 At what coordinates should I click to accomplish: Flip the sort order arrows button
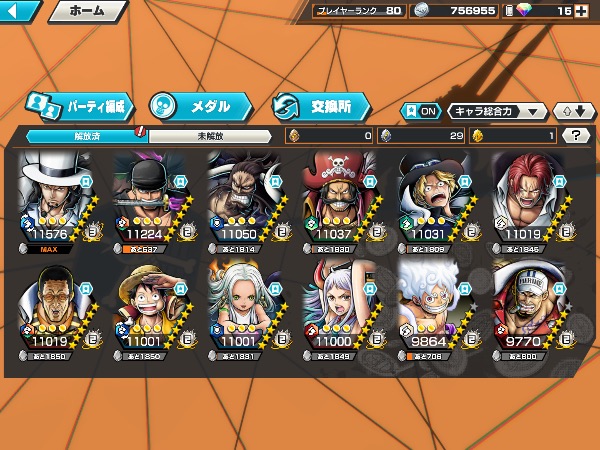(572, 111)
